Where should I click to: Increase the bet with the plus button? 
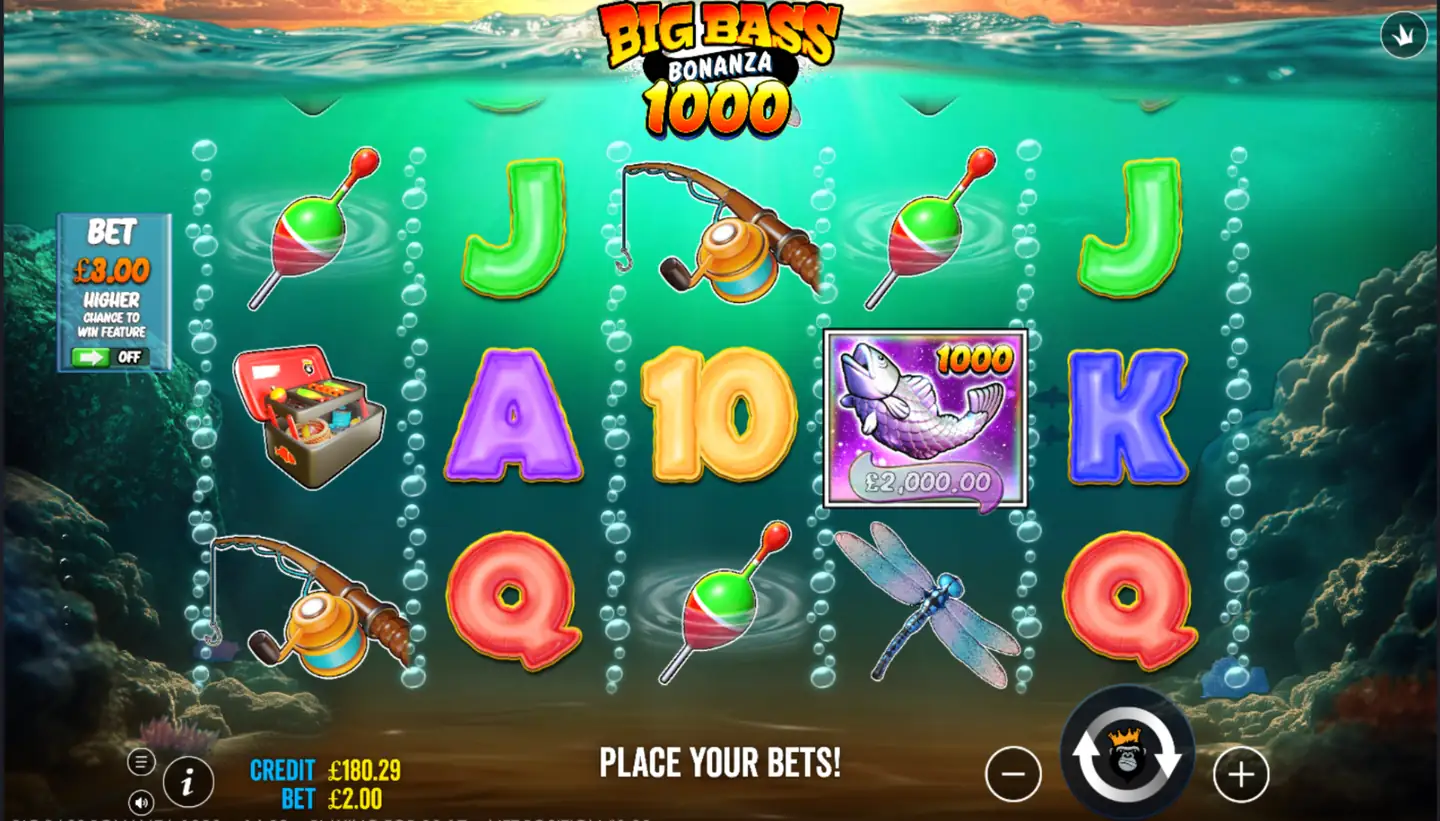tap(1241, 773)
